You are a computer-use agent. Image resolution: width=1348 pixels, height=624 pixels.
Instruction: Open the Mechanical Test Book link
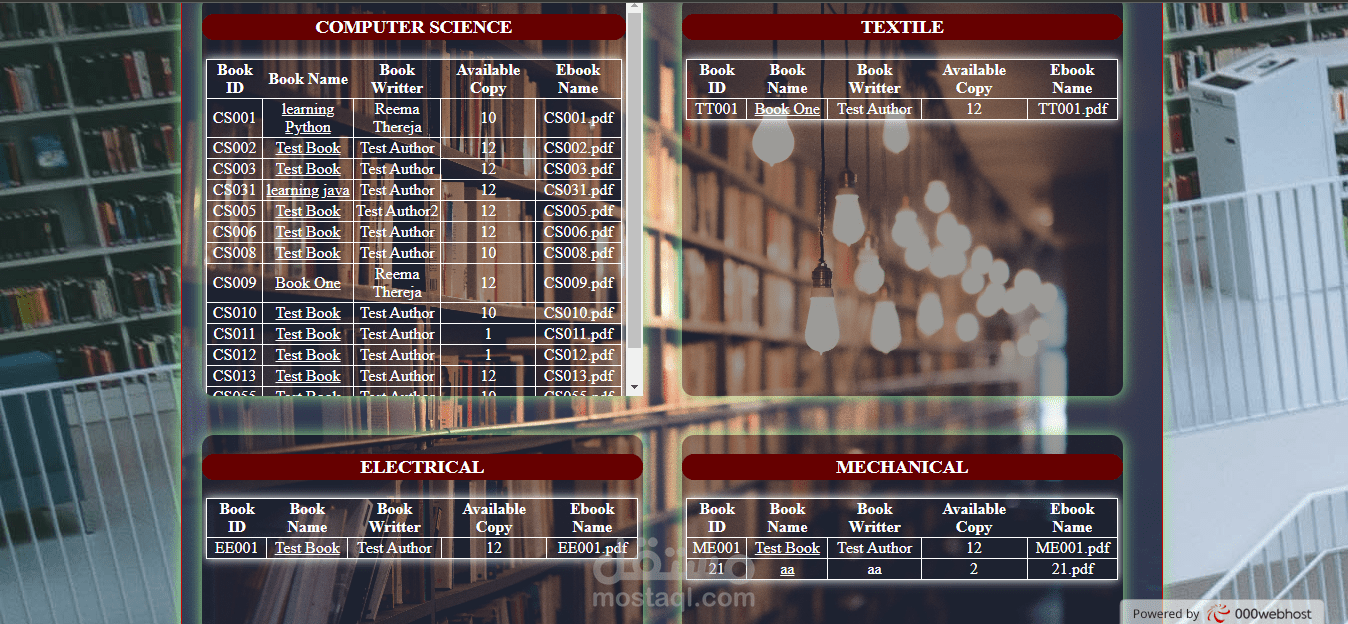(787, 548)
